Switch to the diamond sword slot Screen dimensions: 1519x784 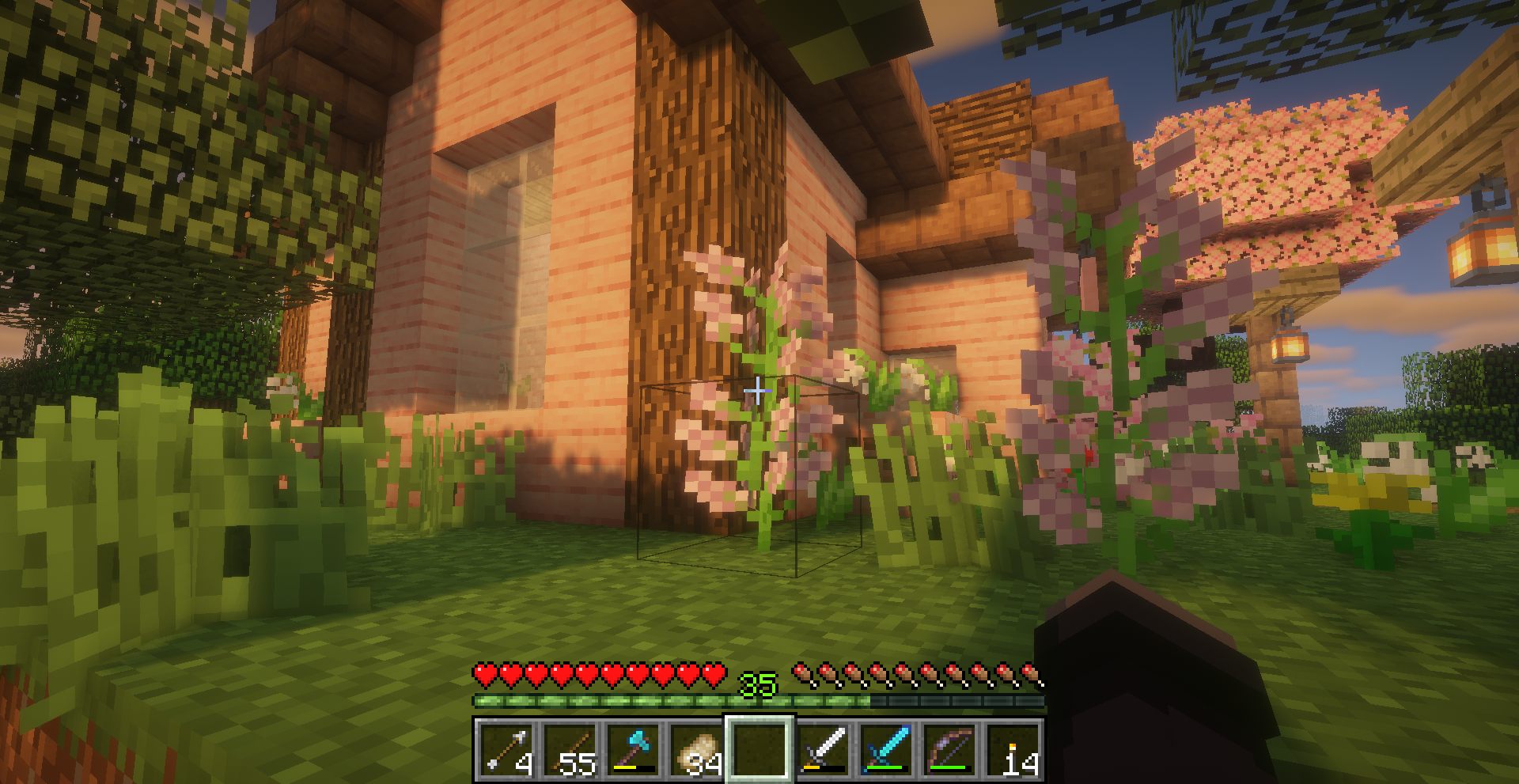point(886,748)
